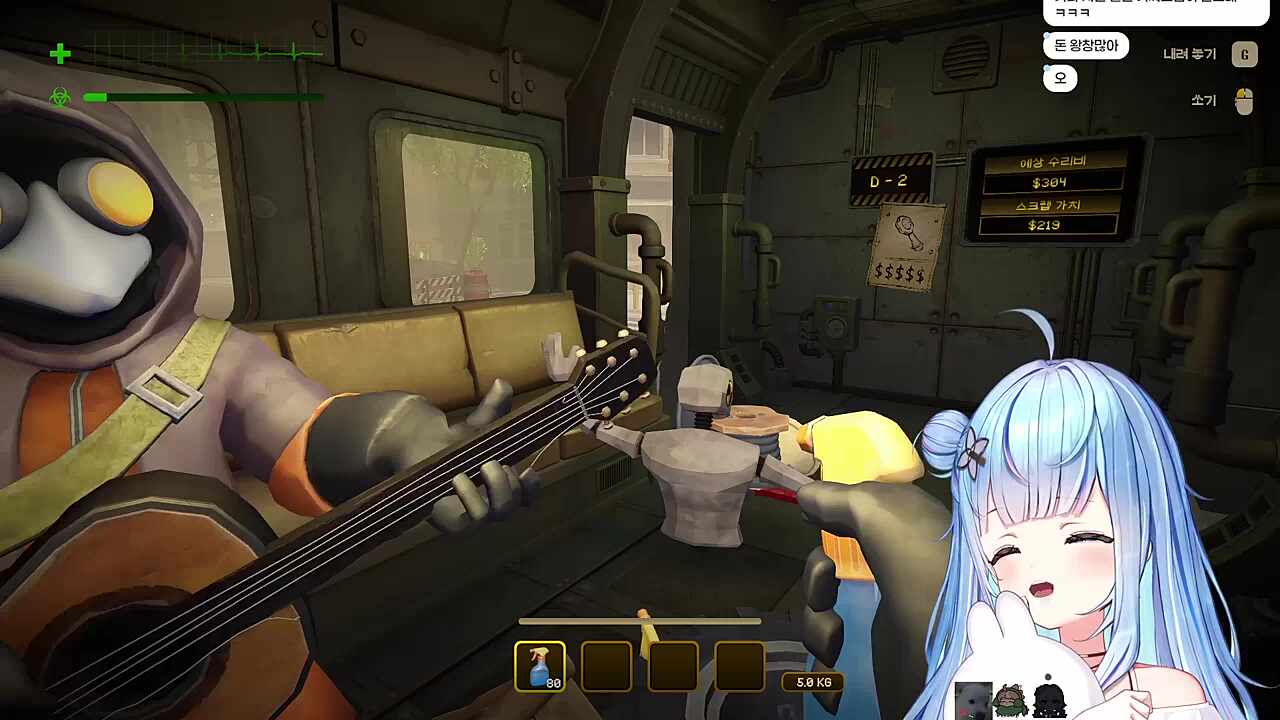
Task: Click the "돈 왕창많아" chat message bubble
Action: click(x=1086, y=46)
